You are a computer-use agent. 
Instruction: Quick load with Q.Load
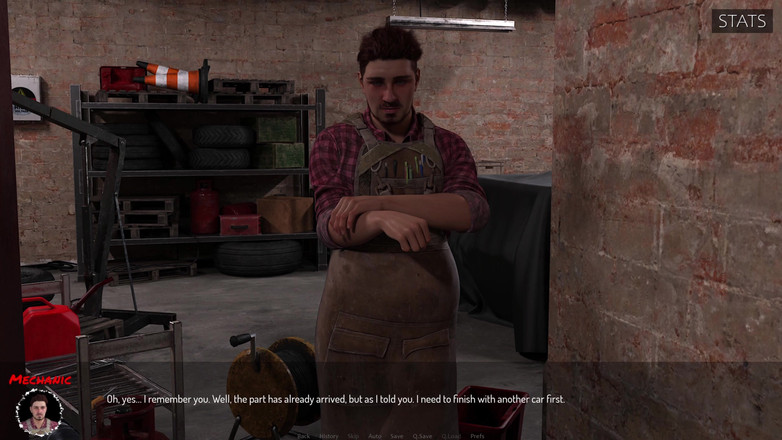coord(452,436)
